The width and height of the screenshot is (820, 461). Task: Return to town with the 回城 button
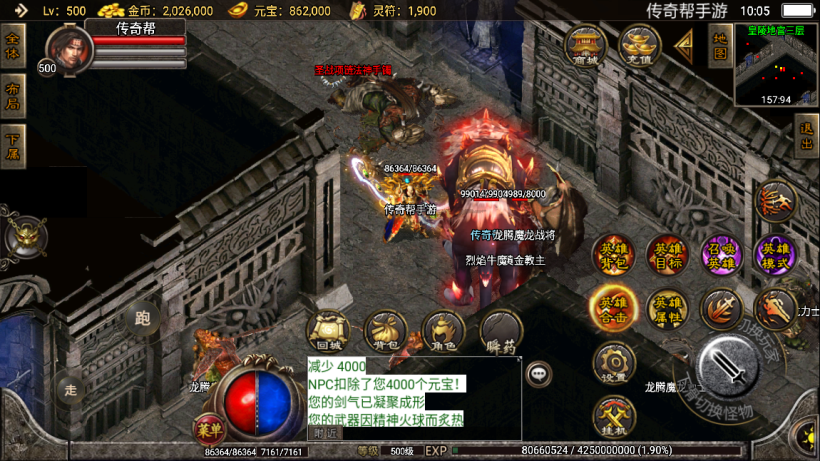pos(326,331)
